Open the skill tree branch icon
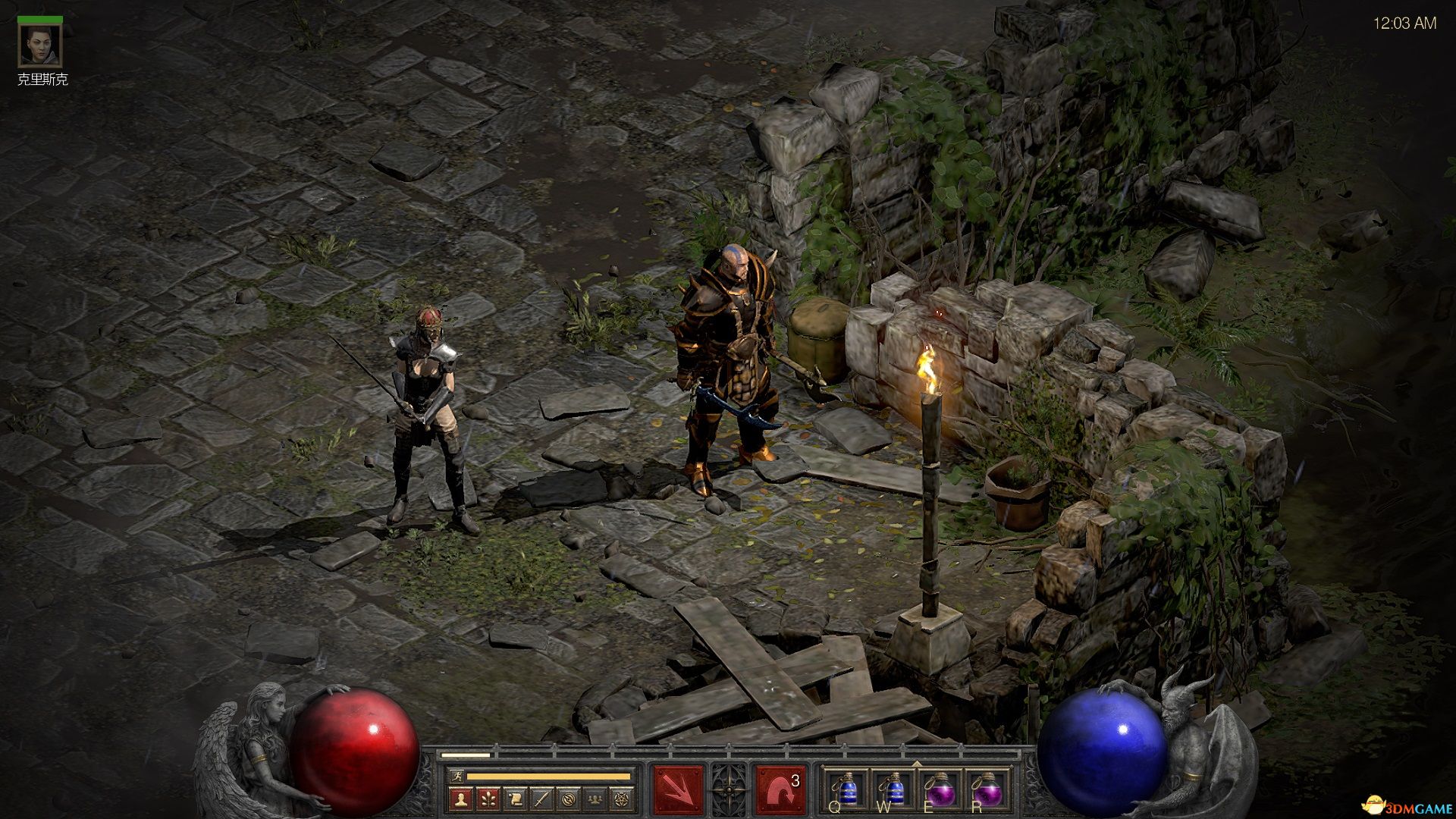The image size is (1456, 819). (x=488, y=799)
